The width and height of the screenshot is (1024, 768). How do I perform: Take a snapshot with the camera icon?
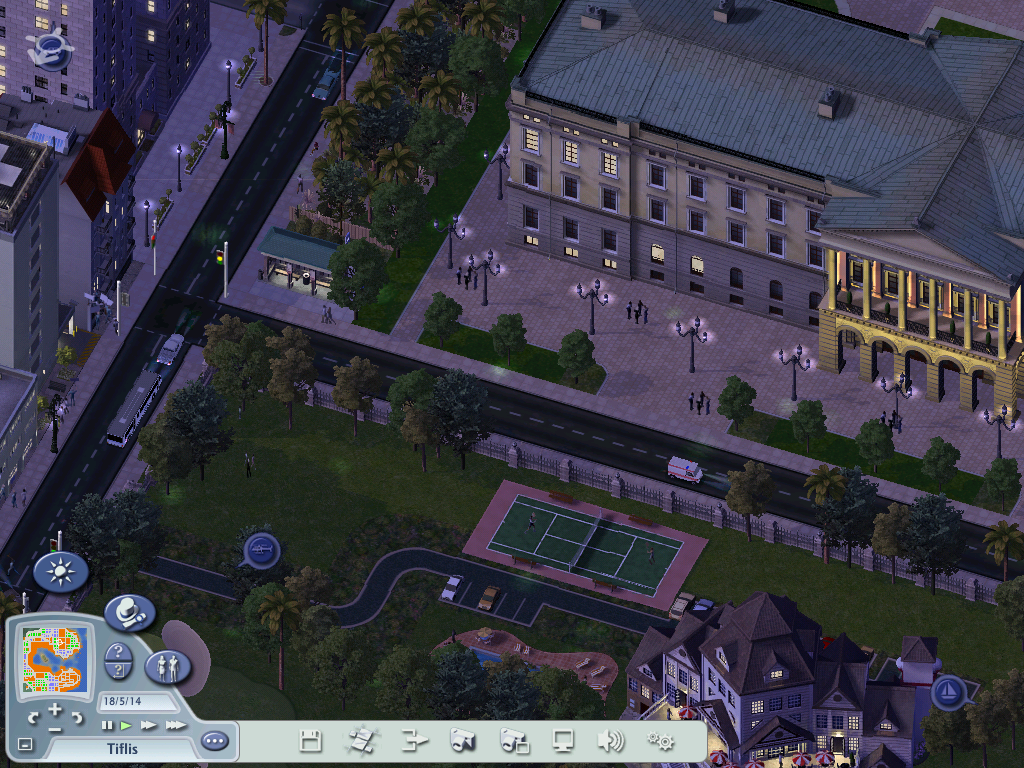[462, 741]
